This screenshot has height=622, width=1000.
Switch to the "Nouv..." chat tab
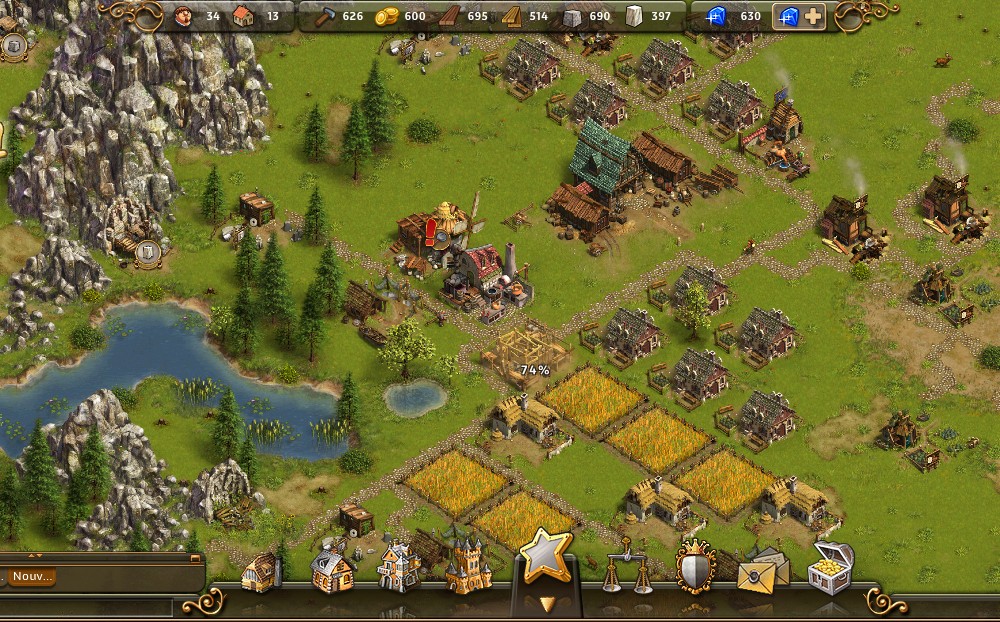[31, 577]
